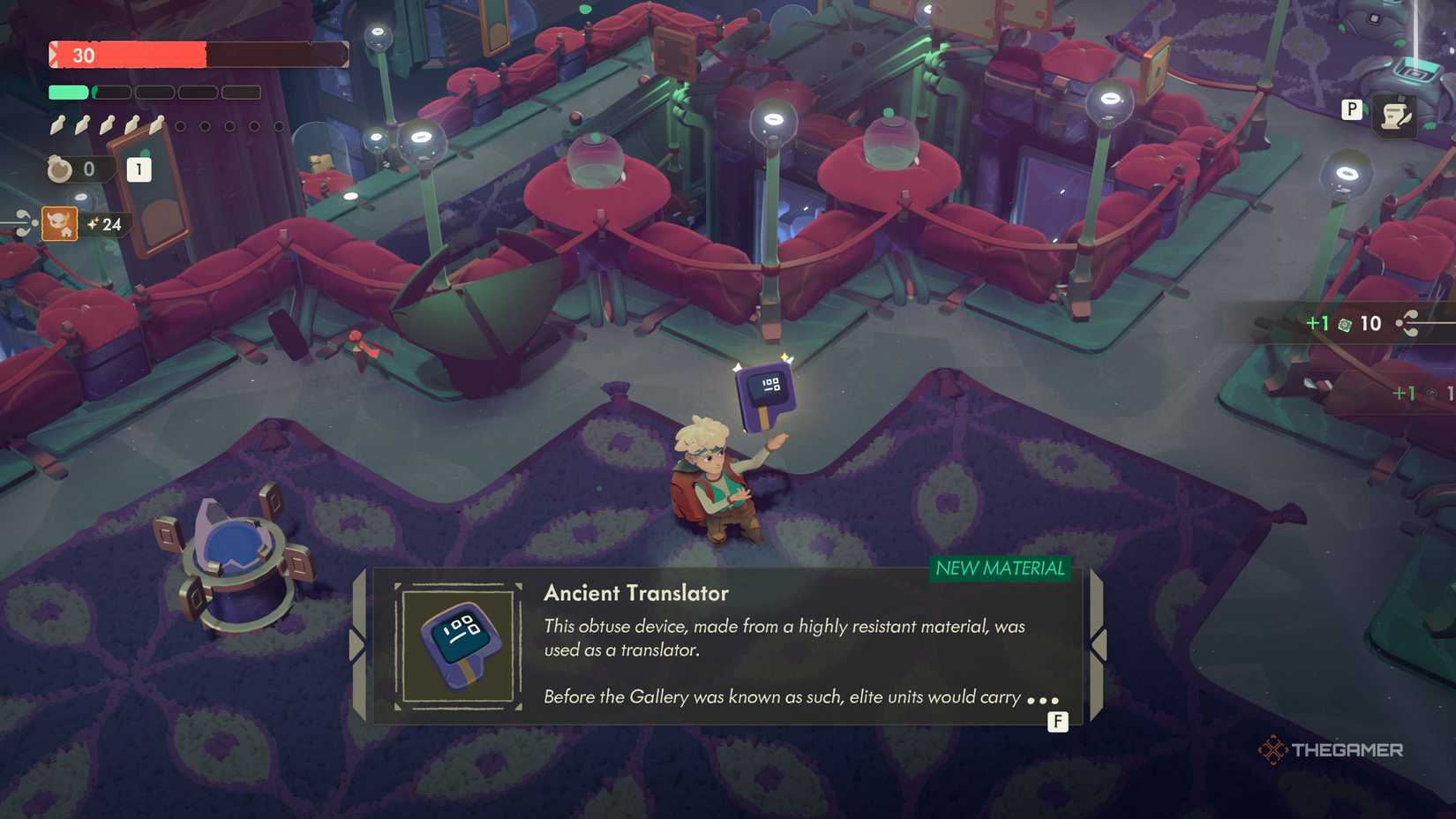Image resolution: width=1456 pixels, height=819 pixels.
Task: Click the NEW MATERIAL banner
Action: (x=1002, y=569)
